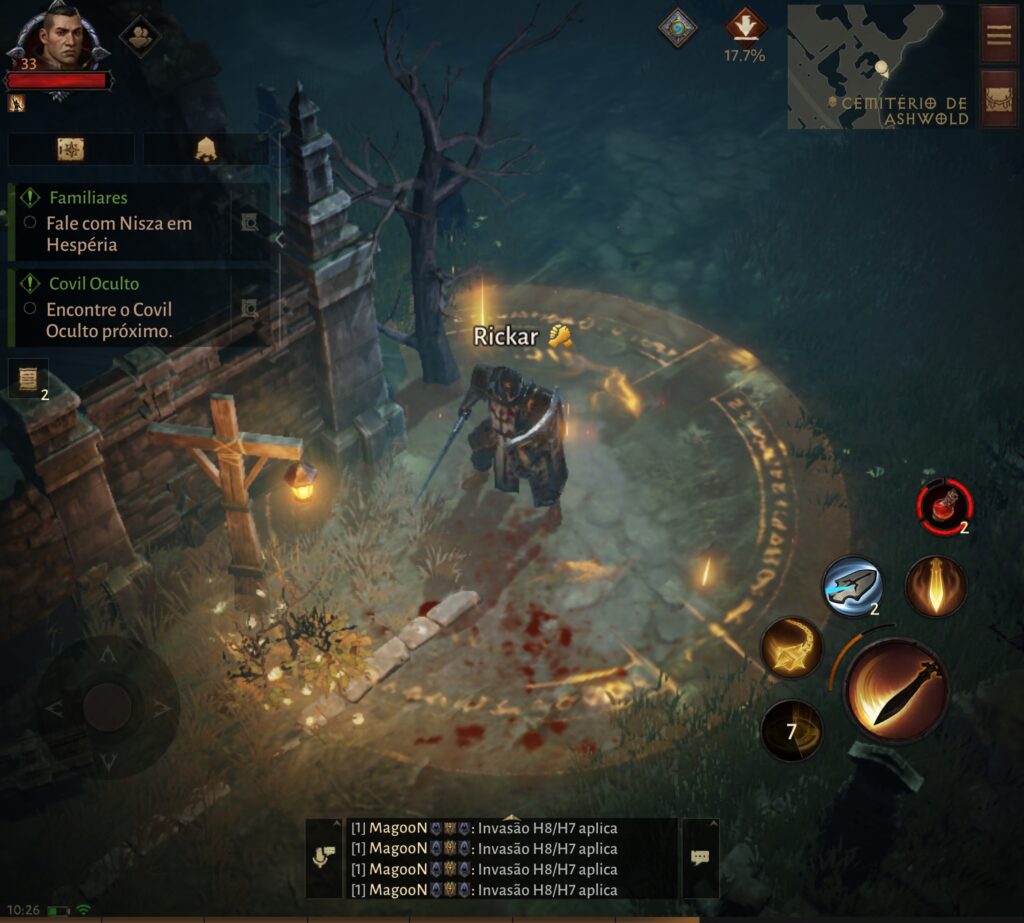The image size is (1024, 923).
Task: Open the character portrait panel
Action: coord(58,40)
